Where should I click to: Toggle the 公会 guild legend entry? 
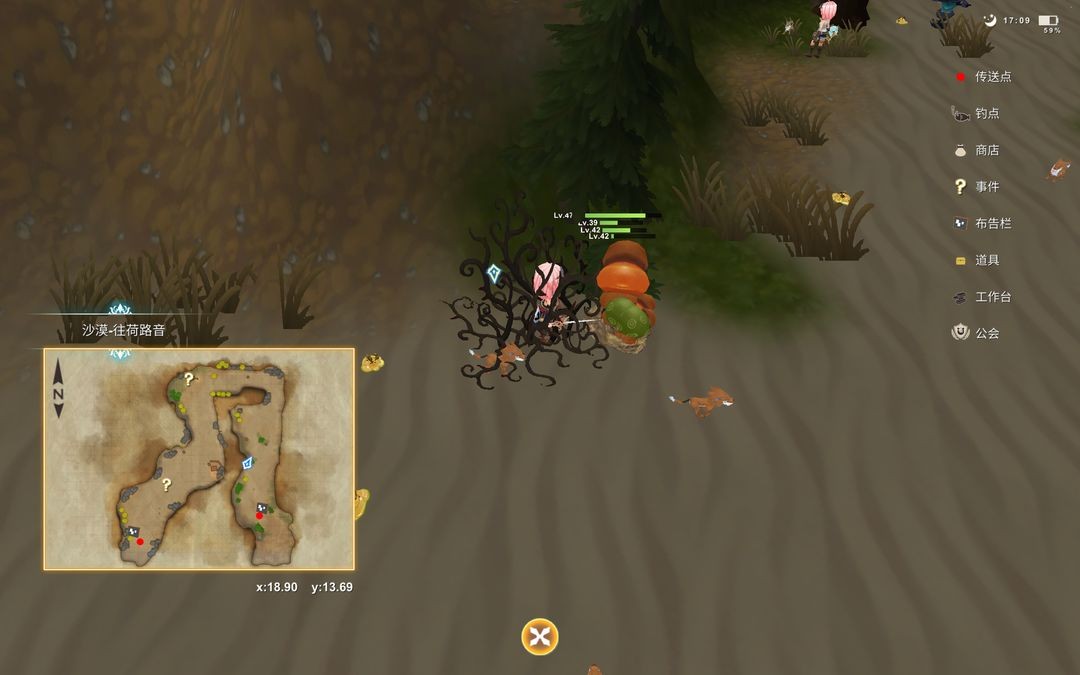coord(977,333)
